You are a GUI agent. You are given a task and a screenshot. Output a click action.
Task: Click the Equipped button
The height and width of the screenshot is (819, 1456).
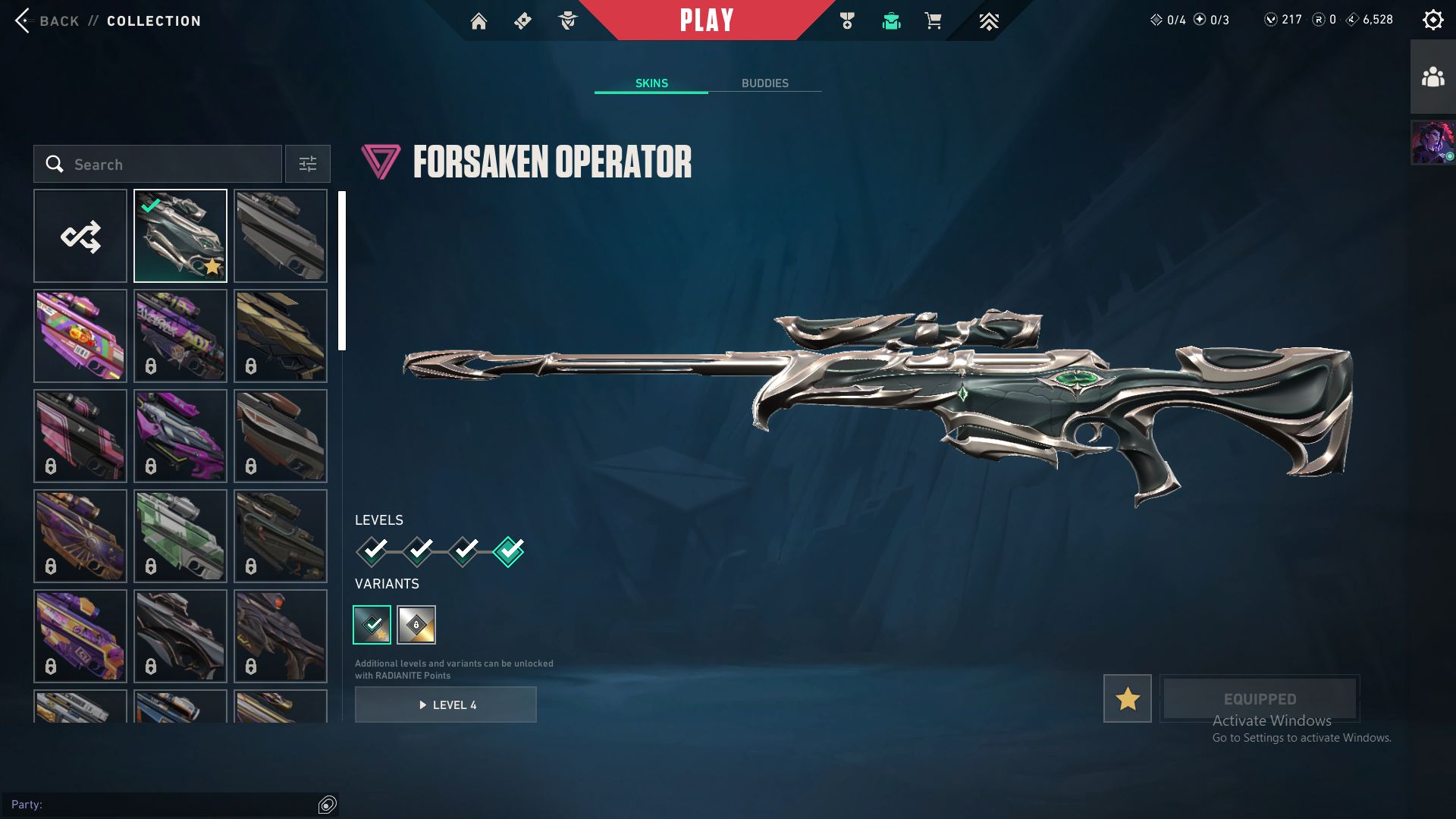click(1260, 698)
